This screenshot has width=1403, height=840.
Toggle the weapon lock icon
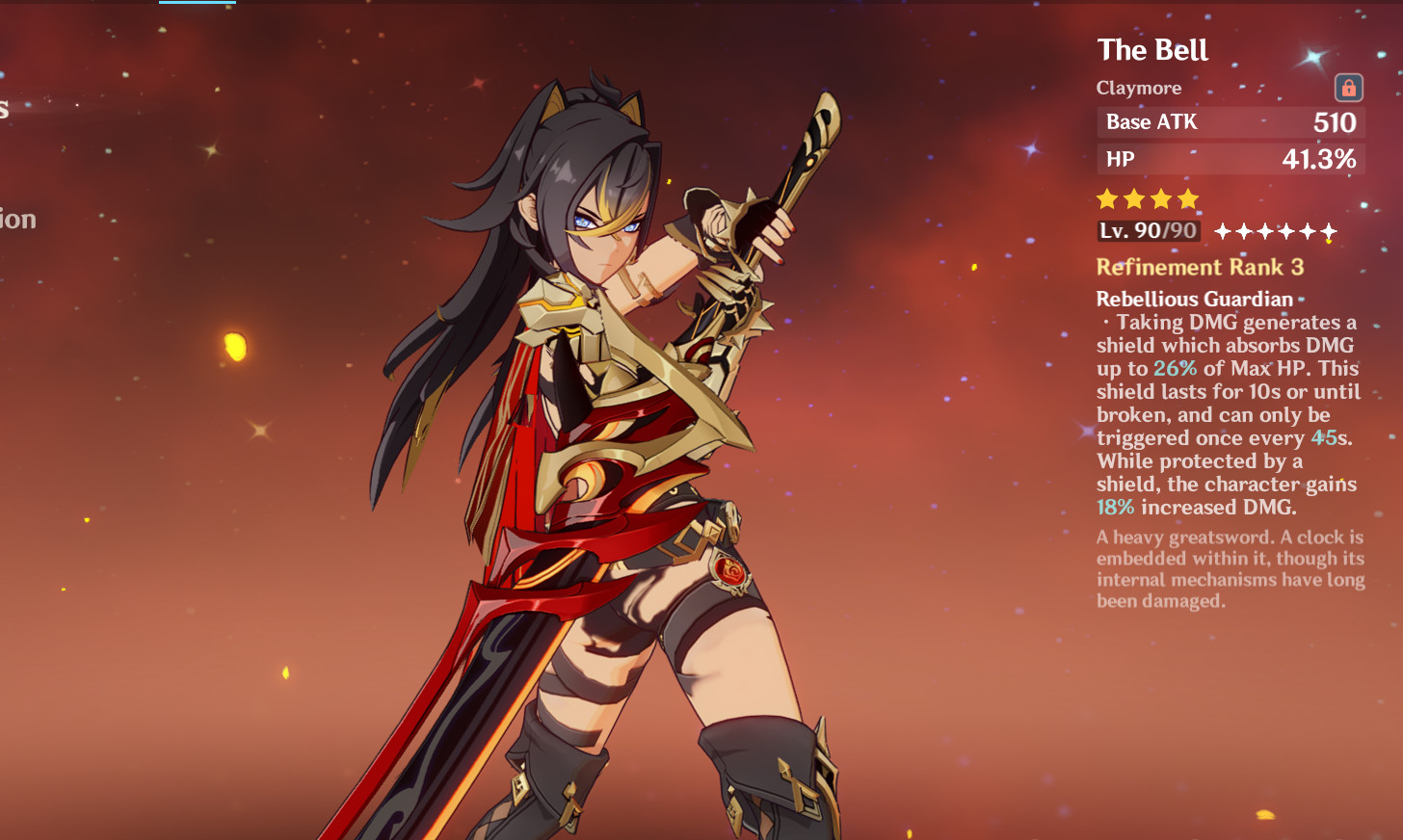(x=1348, y=89)
